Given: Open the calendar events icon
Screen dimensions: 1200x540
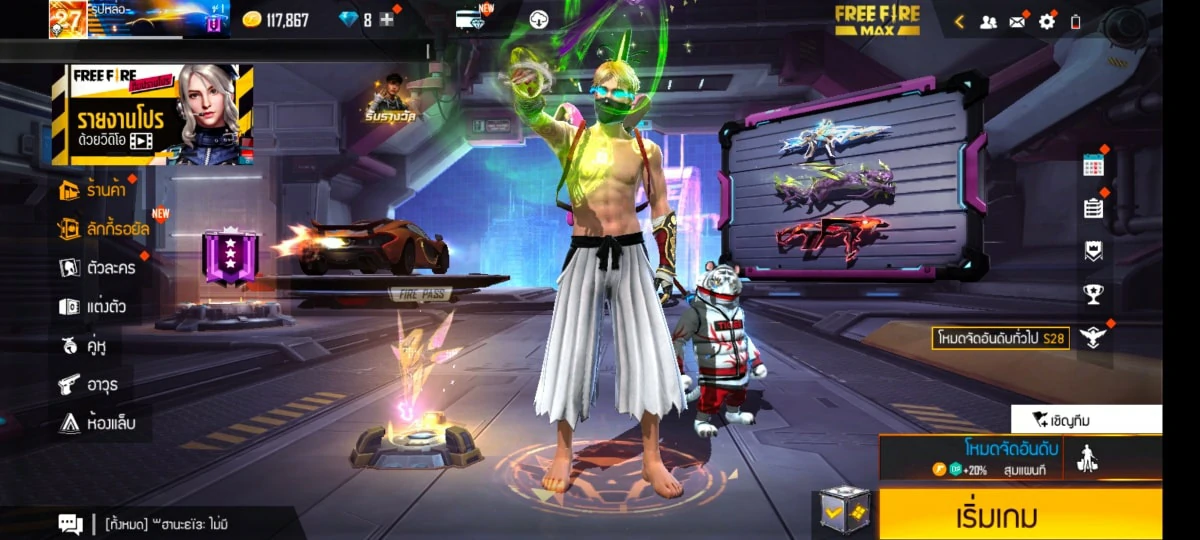Looking at the screenshot, I should [x=1093, y=166].
